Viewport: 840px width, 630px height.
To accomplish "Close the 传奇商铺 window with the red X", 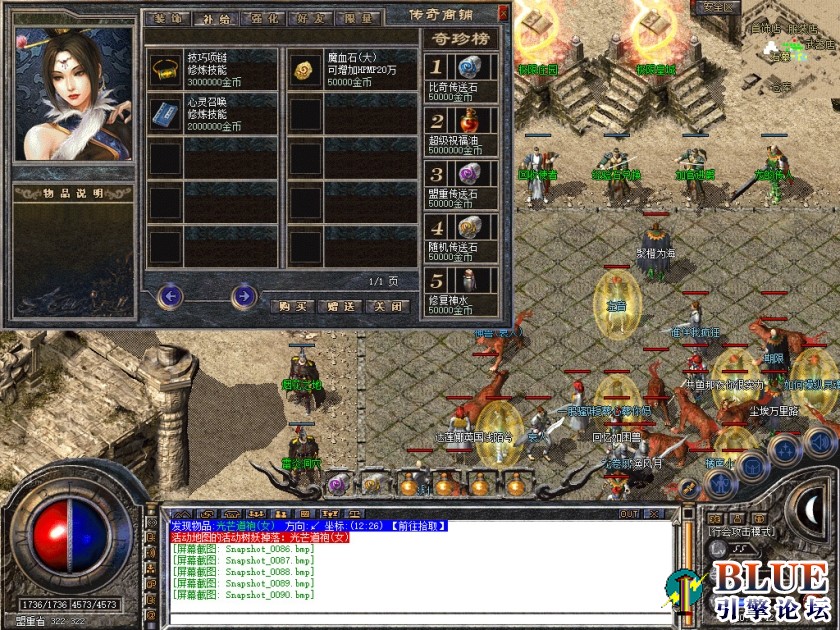I will tap(502, 14).
